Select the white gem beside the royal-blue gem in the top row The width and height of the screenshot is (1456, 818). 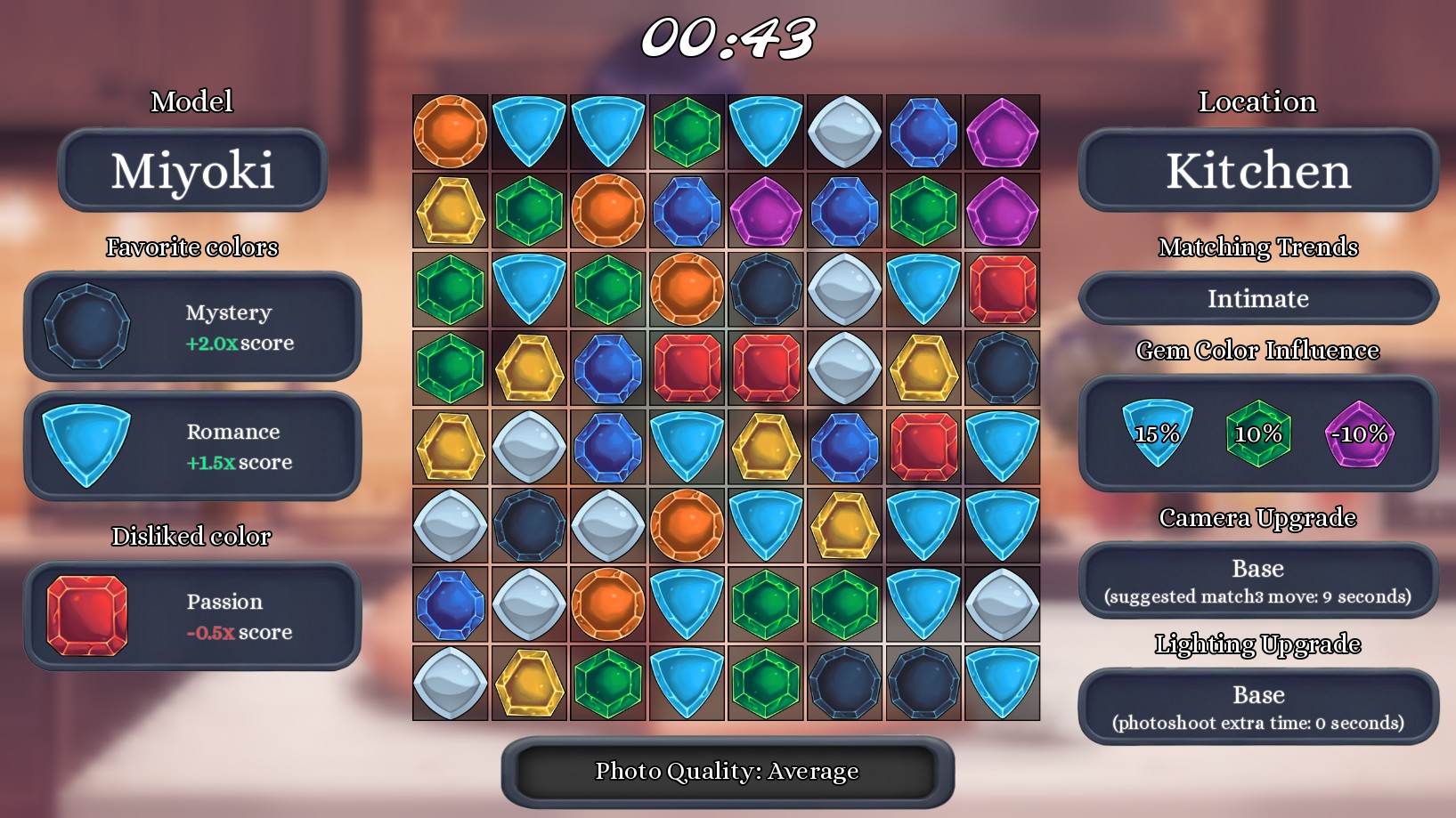tap(845, 133)
